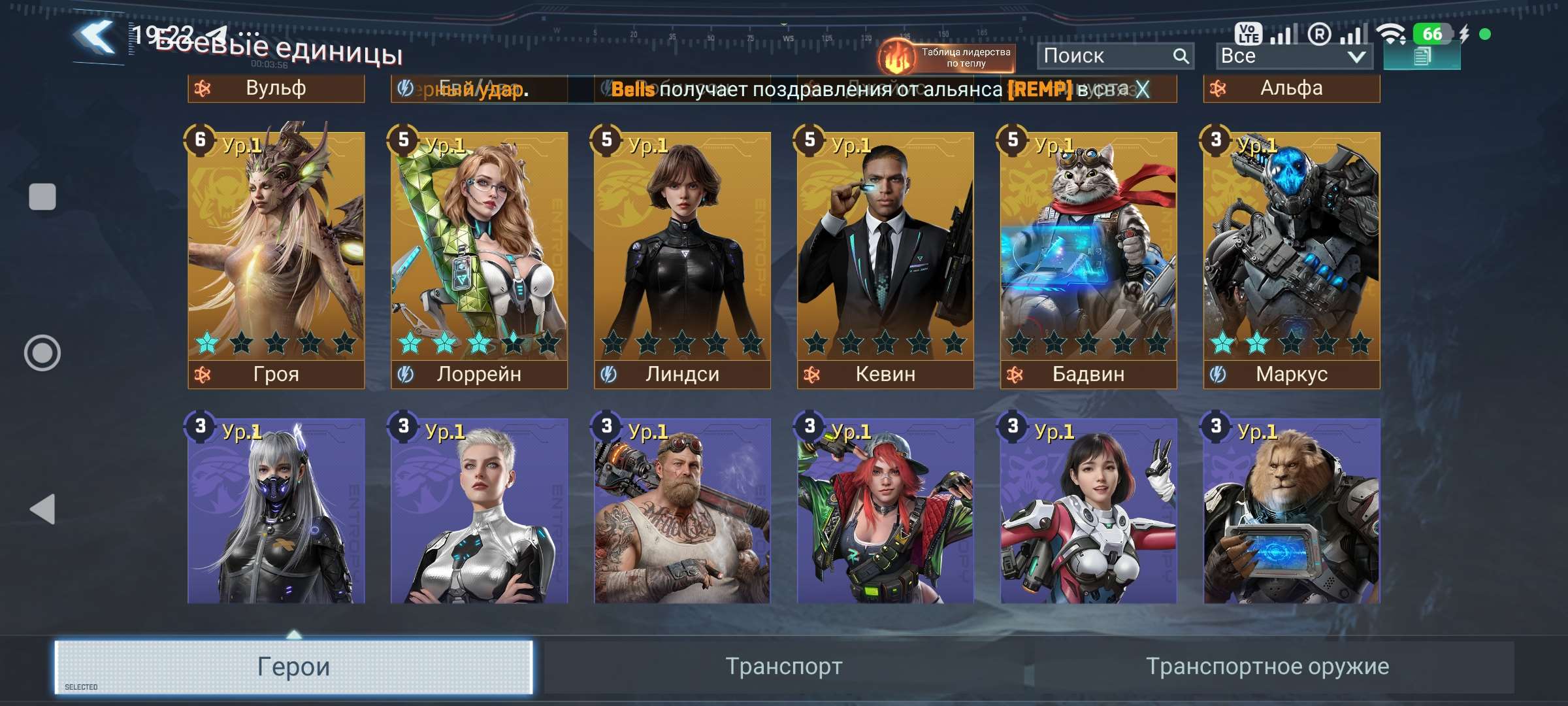Click the Поиск search field
Viewport: 1568px width, 706px height.
1105,56
